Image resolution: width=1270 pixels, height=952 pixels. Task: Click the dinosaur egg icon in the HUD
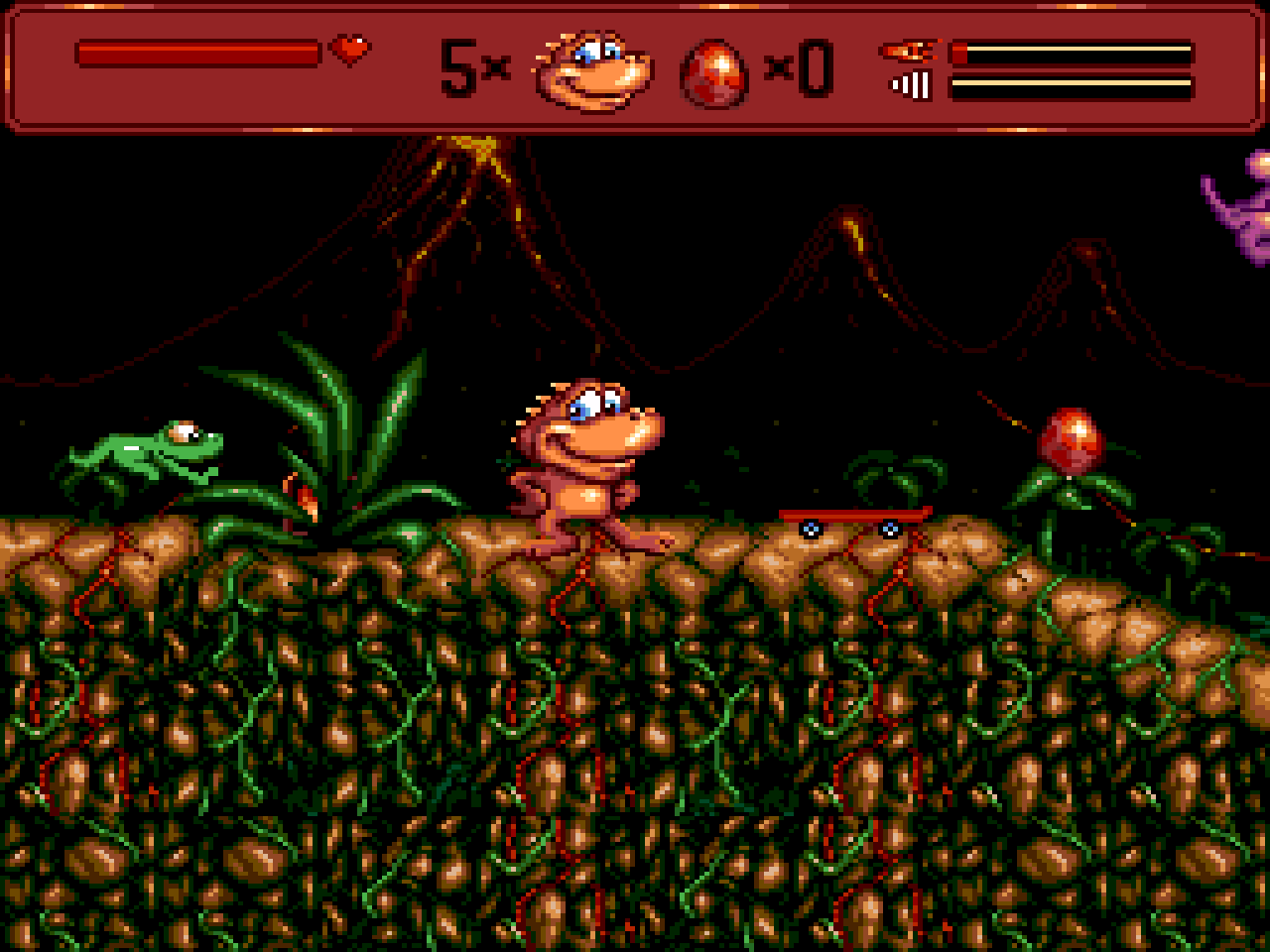pos(713,69)
